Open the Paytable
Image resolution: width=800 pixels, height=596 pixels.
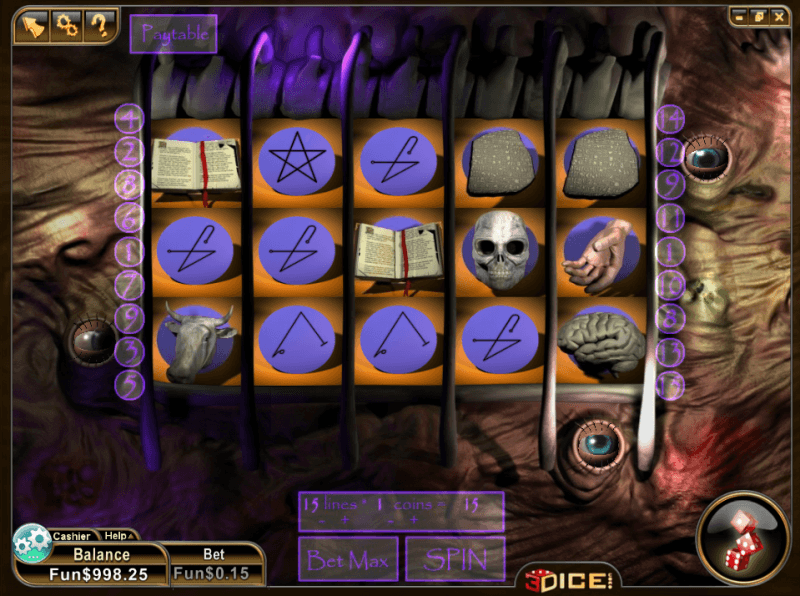pos(174,33)
